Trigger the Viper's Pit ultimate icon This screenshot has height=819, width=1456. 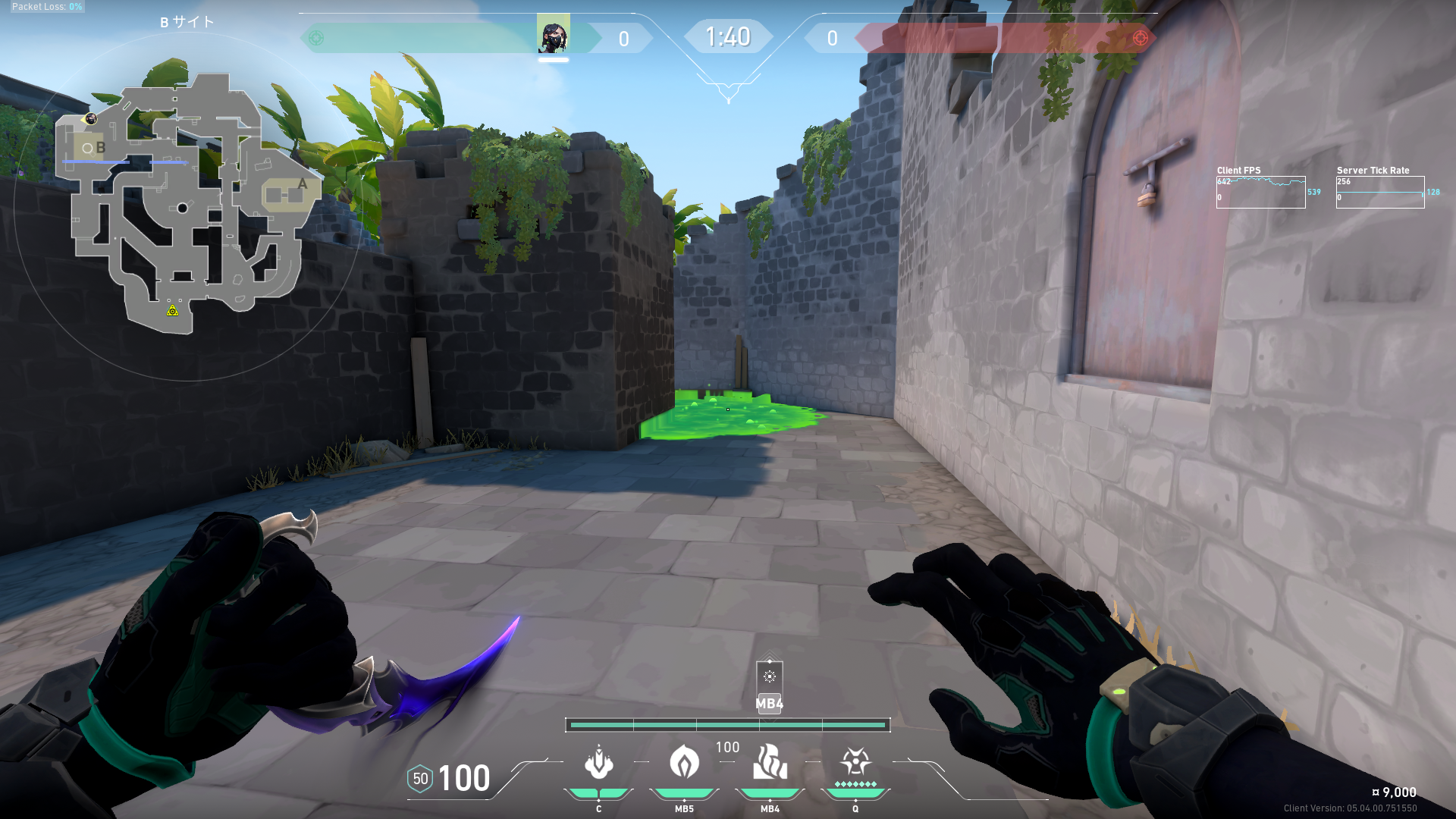[855, 761]
